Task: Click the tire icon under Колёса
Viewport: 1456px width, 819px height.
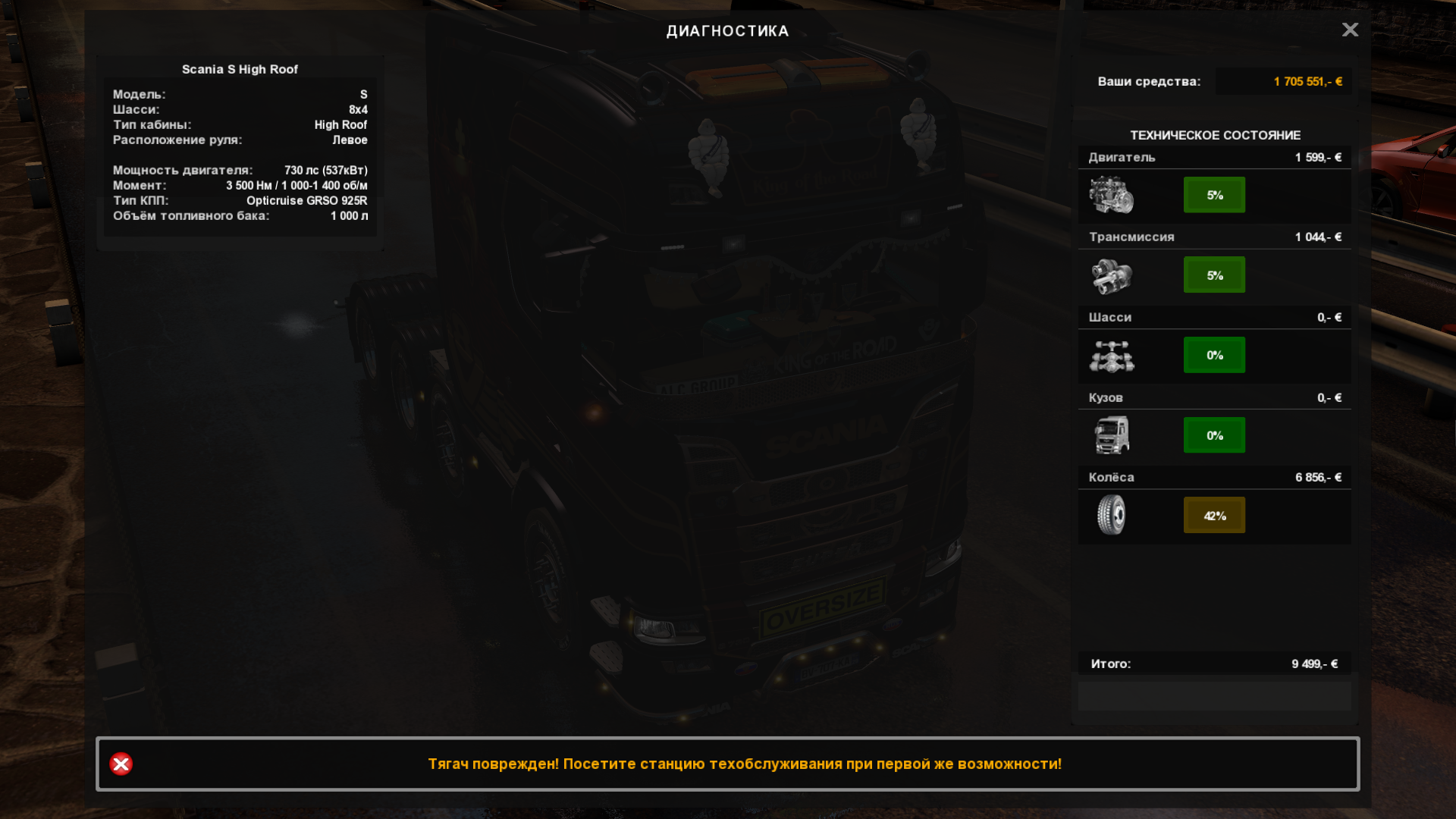Action: (x=1112, y=515)
